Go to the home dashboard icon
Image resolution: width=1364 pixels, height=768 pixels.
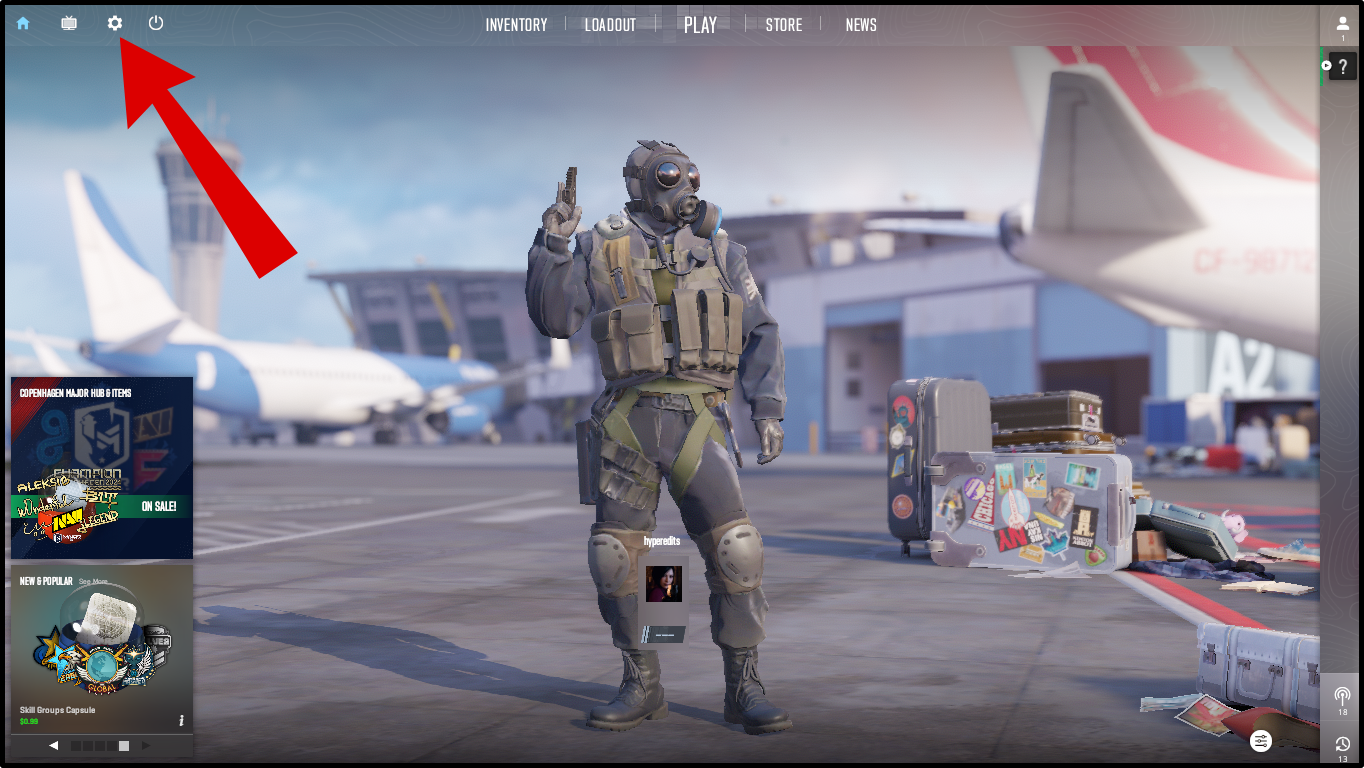coord(23,23)
